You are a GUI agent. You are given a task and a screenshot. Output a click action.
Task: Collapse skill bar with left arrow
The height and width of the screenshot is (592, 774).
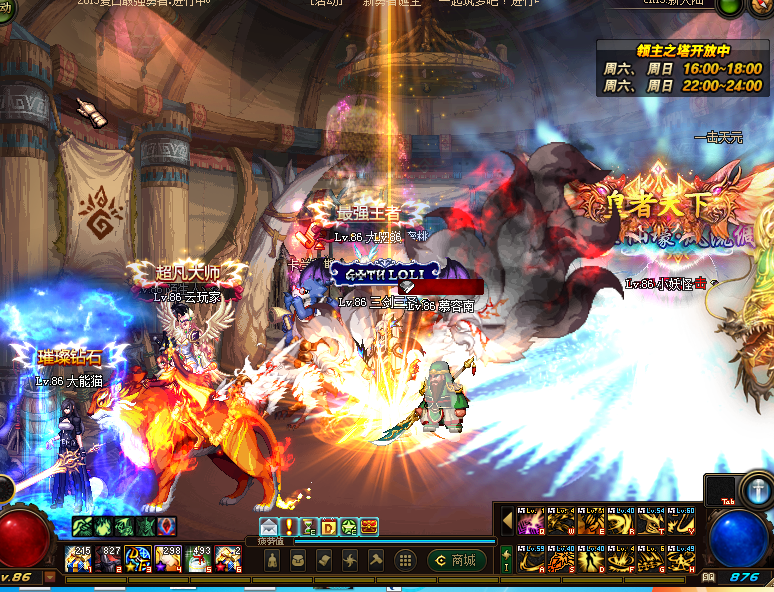point(507,522)
